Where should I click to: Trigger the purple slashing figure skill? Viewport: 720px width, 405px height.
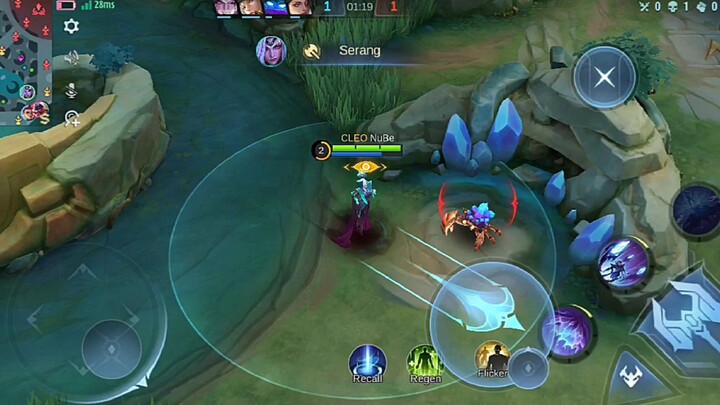coord(624,263)
